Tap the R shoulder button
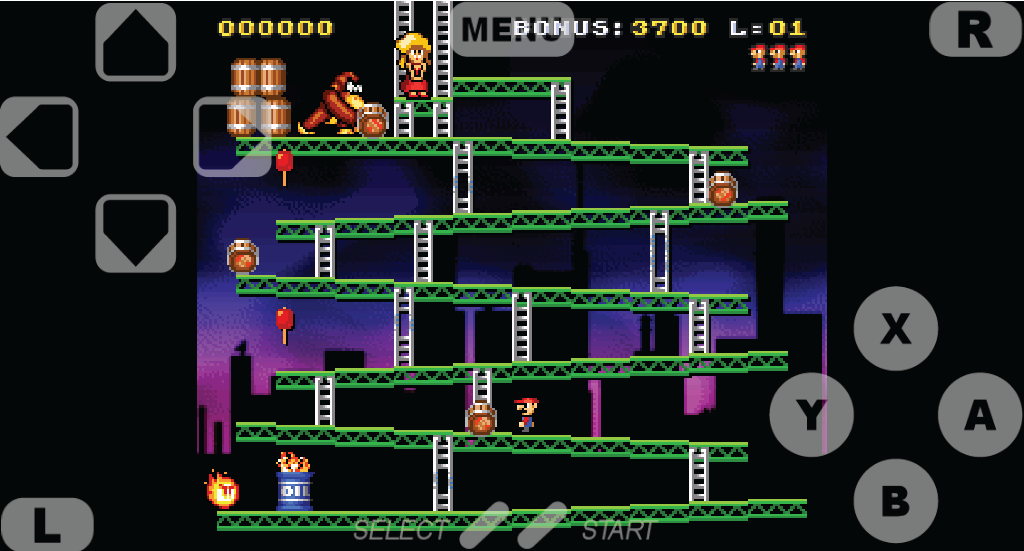Viewport: 1024px width, 551px height. coord(975,29)
